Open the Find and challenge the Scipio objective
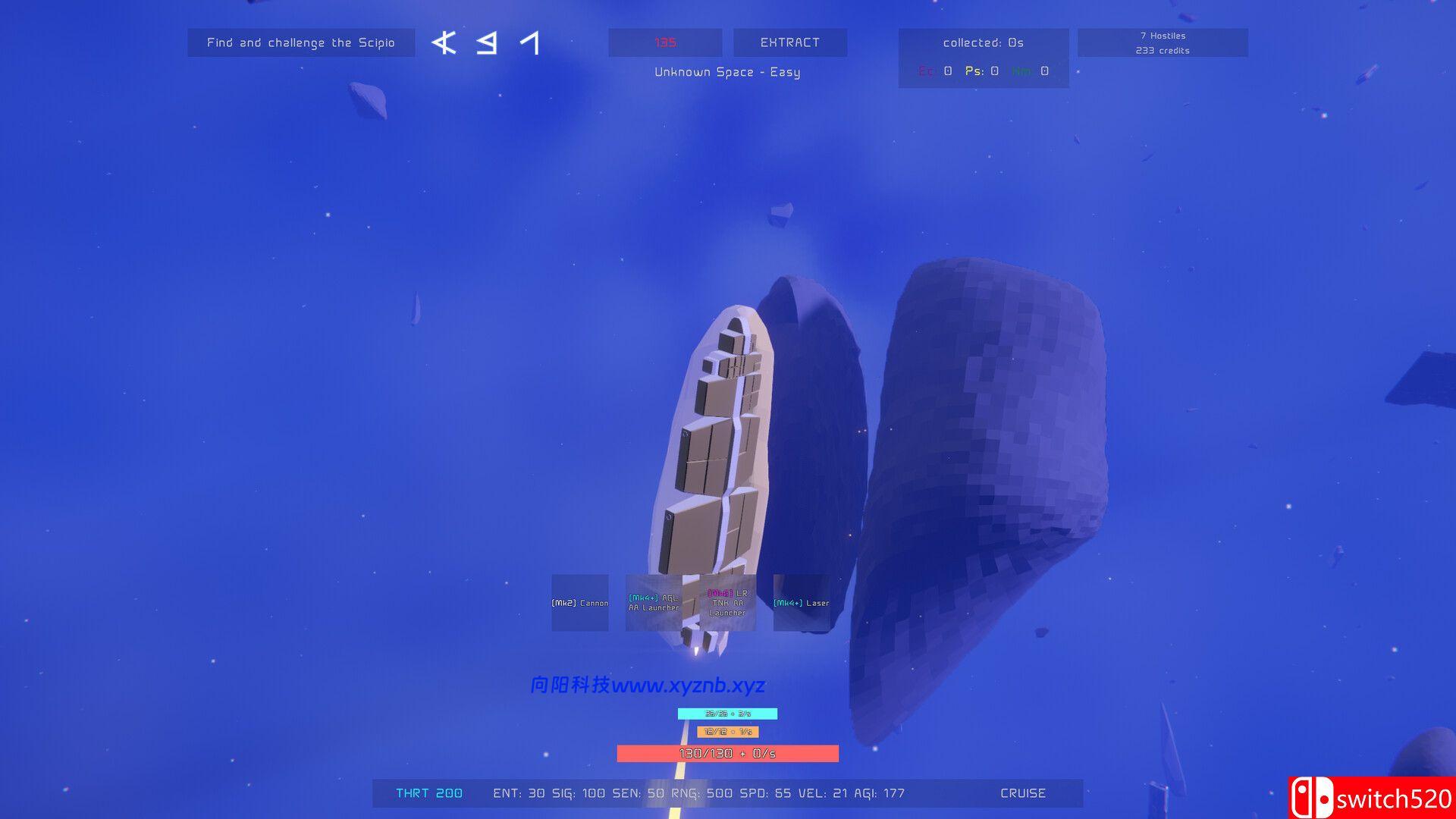 click(x=301, y=42)
